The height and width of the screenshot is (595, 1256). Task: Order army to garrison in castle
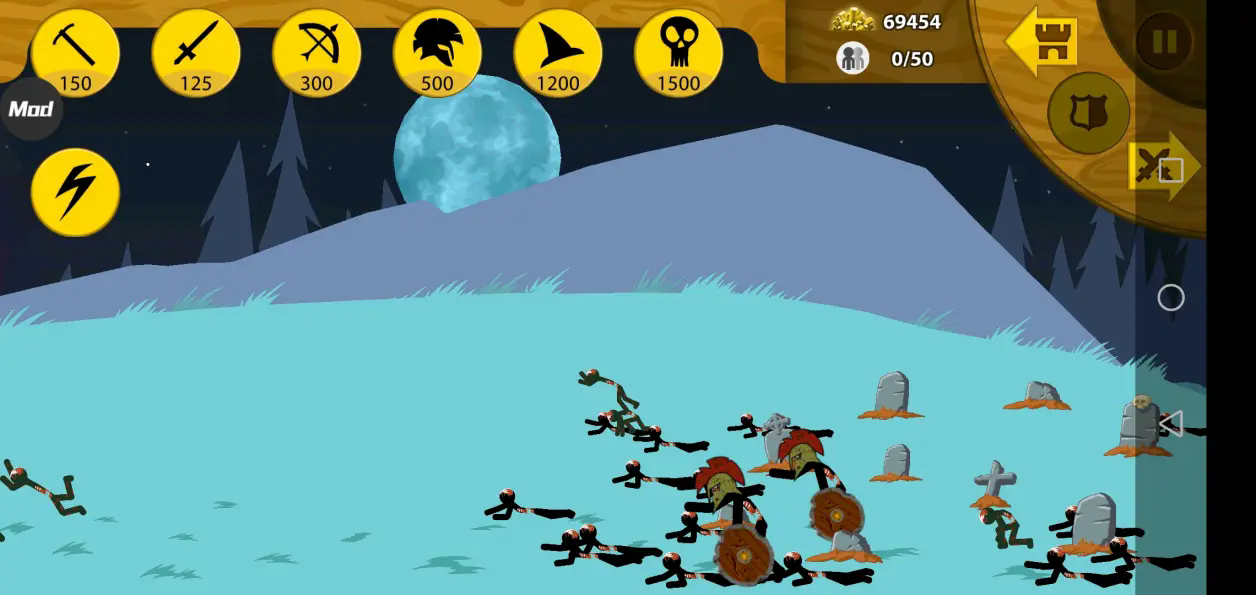(x=1042, y=41)
